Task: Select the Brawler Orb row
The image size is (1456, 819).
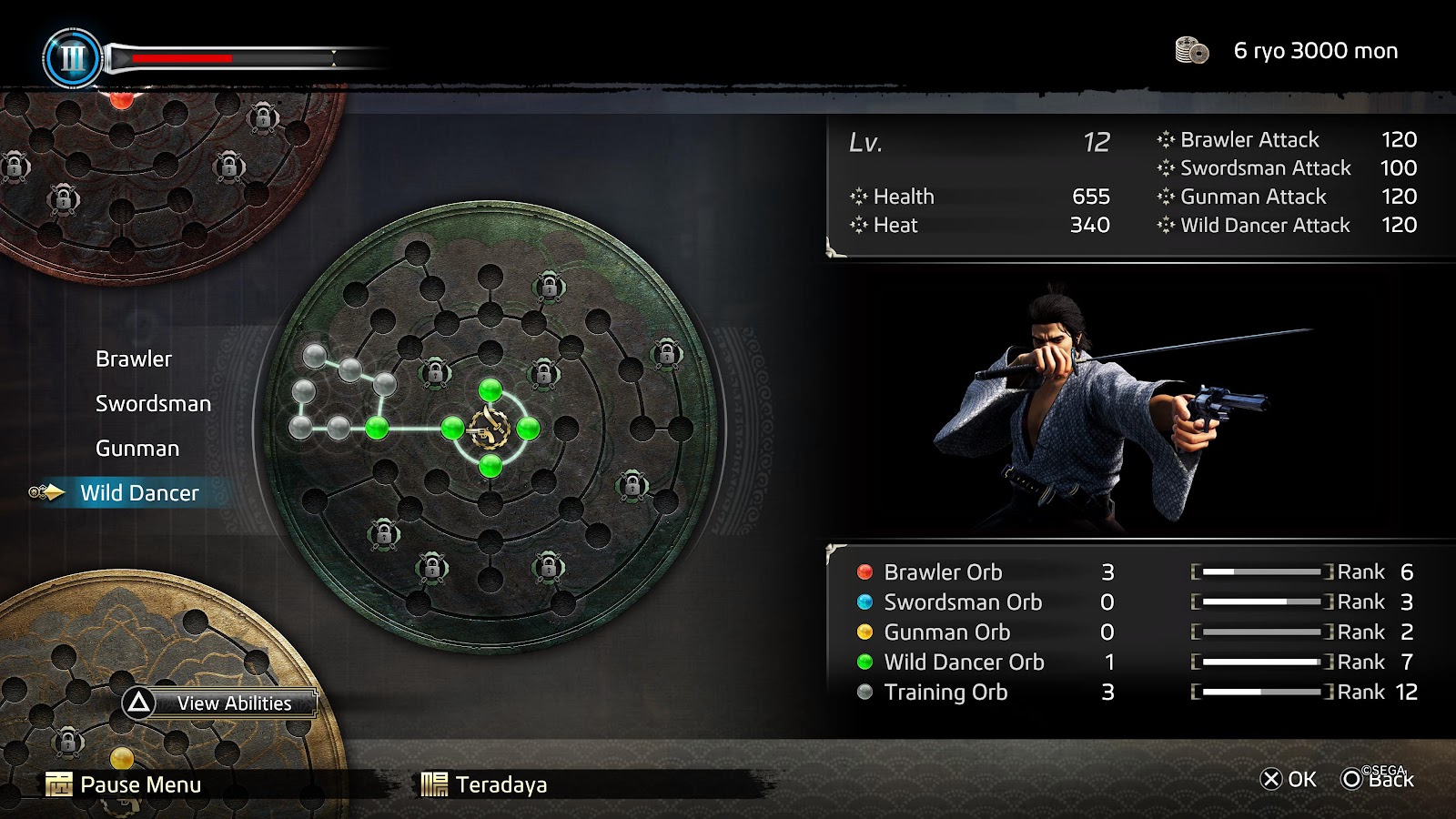Action: (943, 572)
